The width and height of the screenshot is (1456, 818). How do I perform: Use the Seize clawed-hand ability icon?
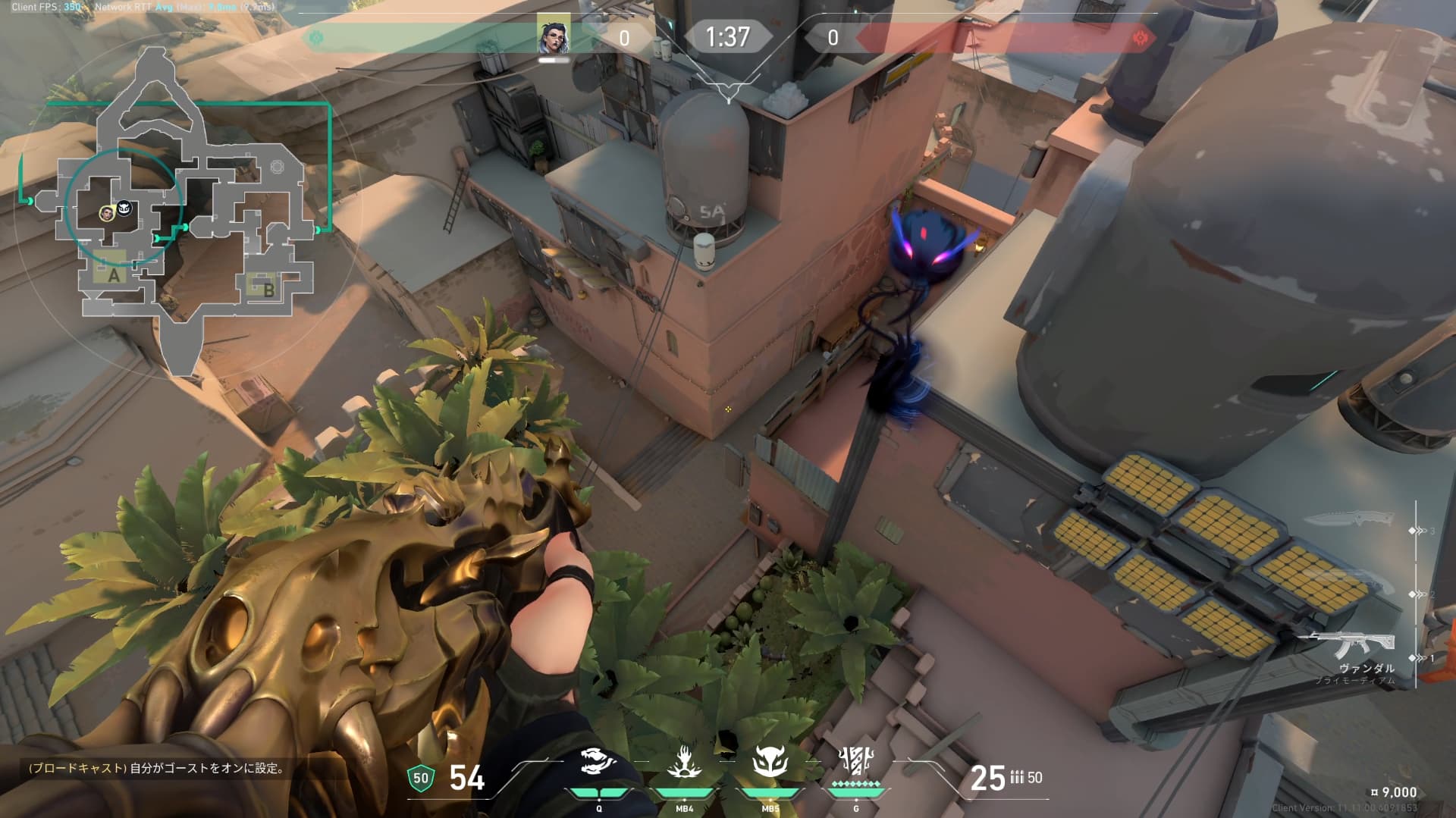(x=684, y=761)
